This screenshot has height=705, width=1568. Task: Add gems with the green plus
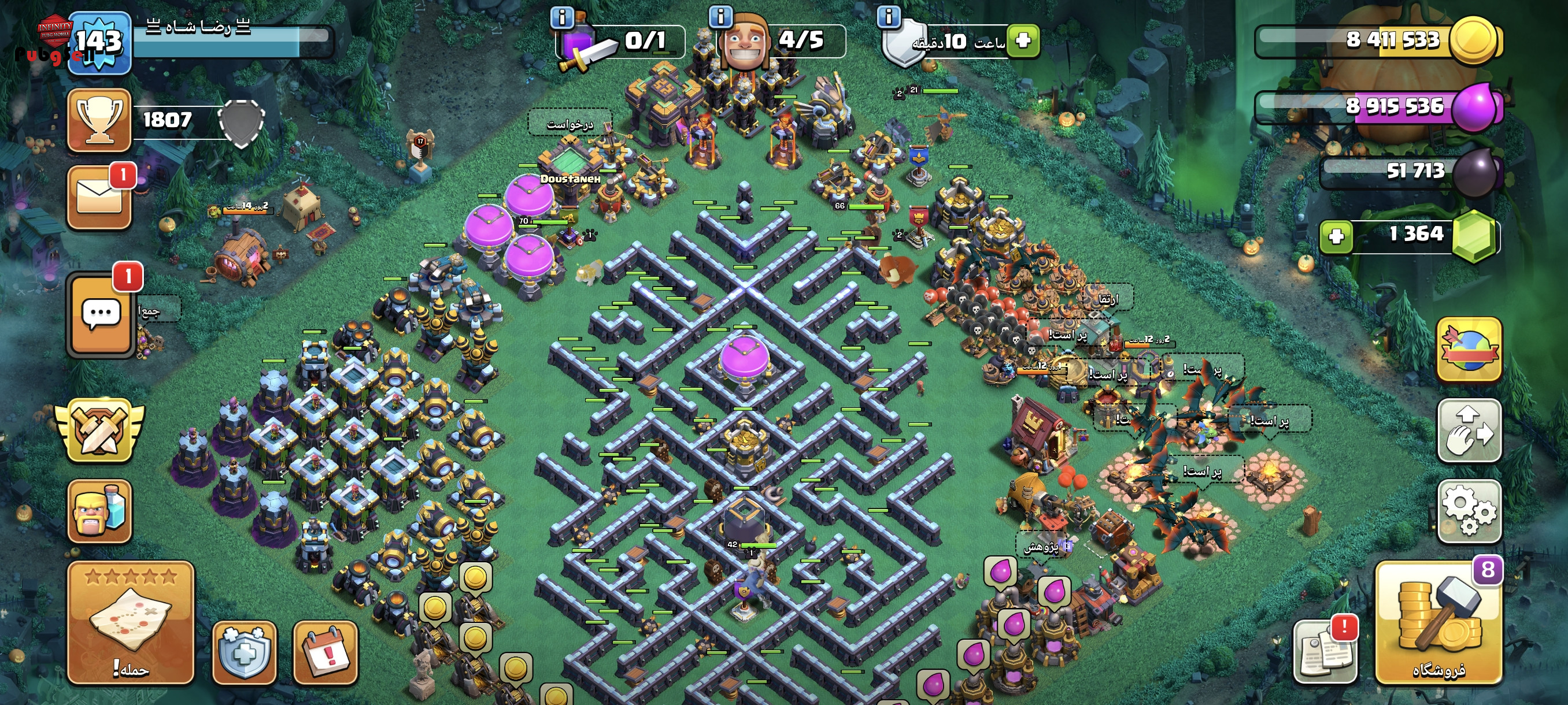click(x=1336, y=236)
